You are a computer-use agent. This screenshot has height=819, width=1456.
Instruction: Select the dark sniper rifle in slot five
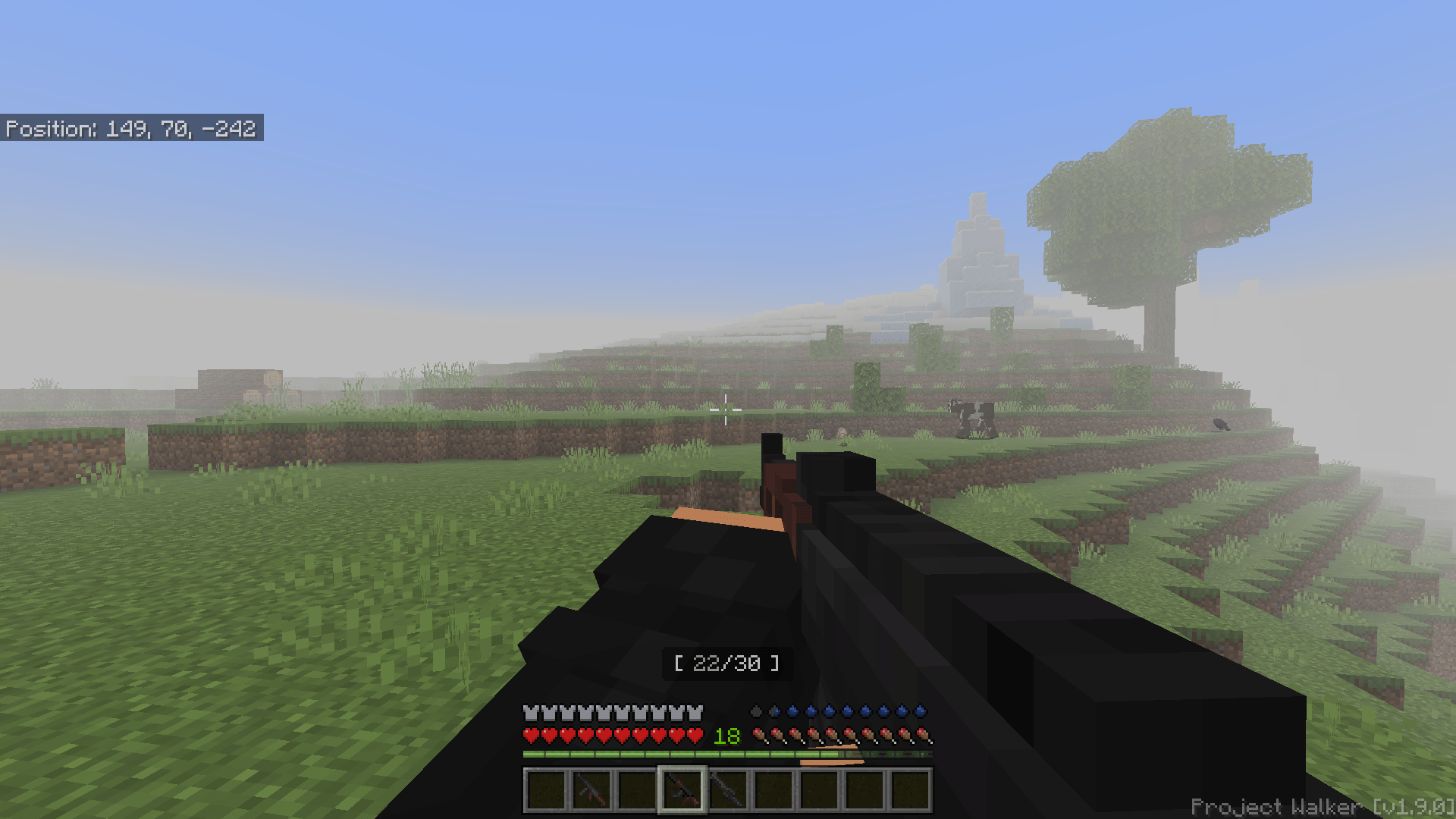729,791
